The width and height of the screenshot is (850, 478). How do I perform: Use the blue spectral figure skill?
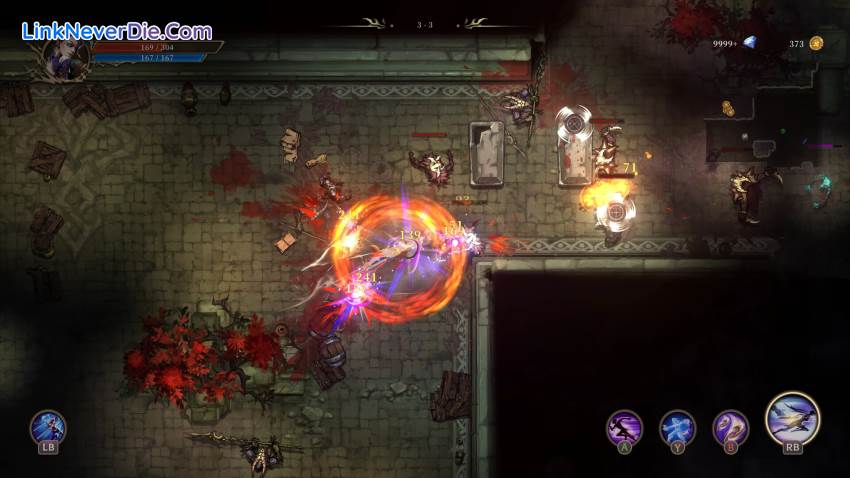tap(677, 428)
